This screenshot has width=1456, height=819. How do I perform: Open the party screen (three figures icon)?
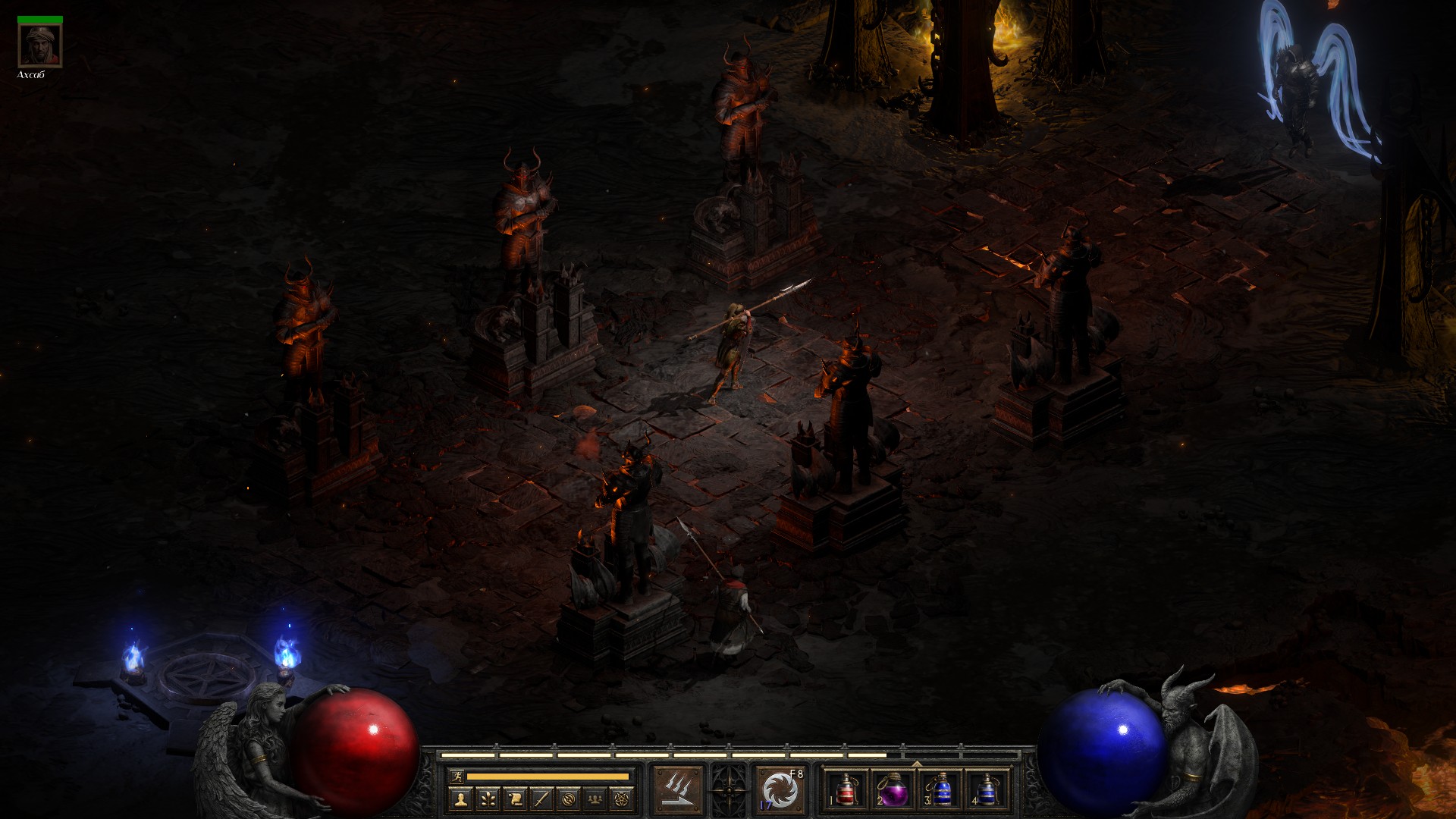pyautogui.click(x=595, y=799)
